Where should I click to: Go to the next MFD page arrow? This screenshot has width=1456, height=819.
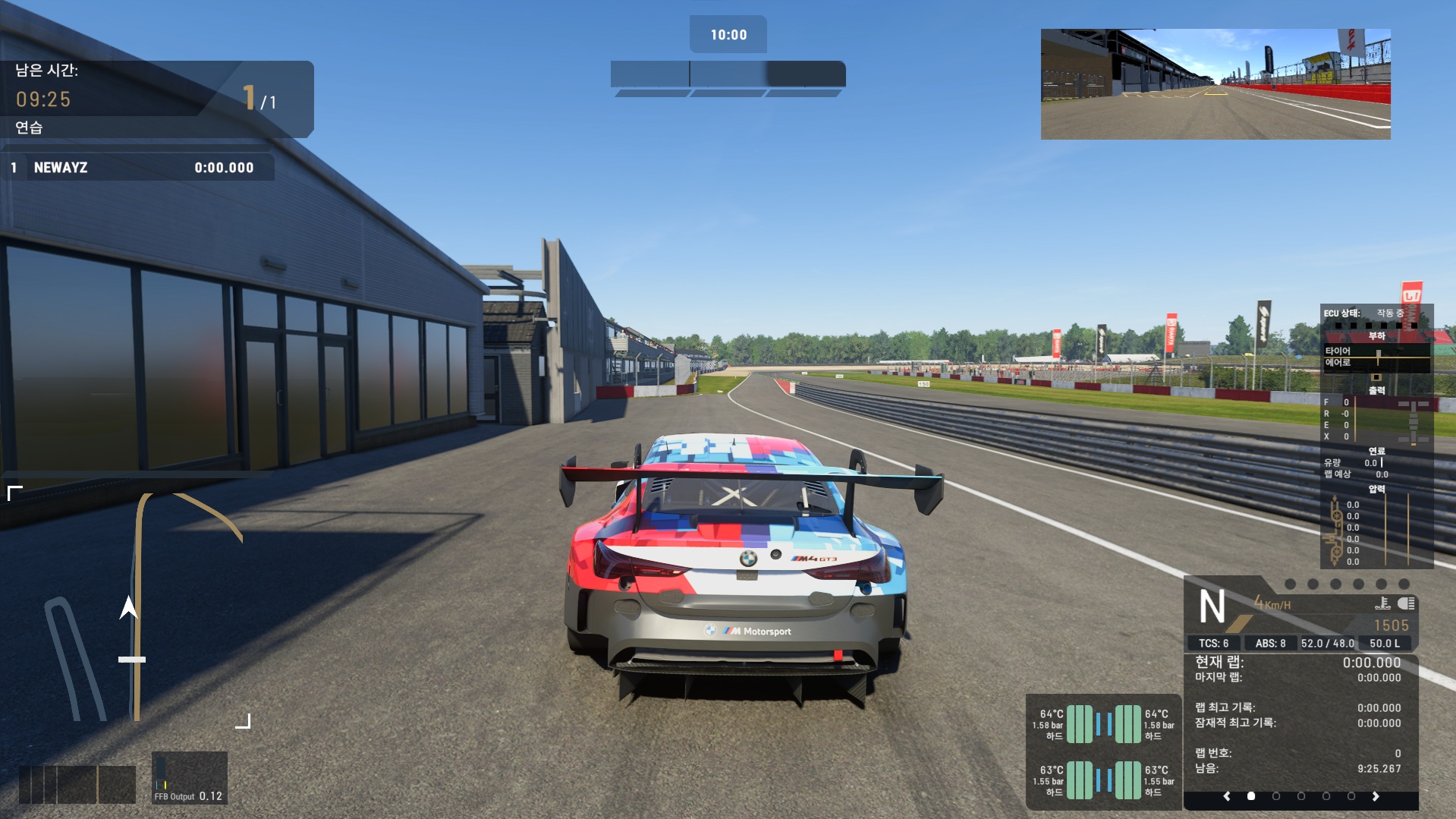[1375, 796]
